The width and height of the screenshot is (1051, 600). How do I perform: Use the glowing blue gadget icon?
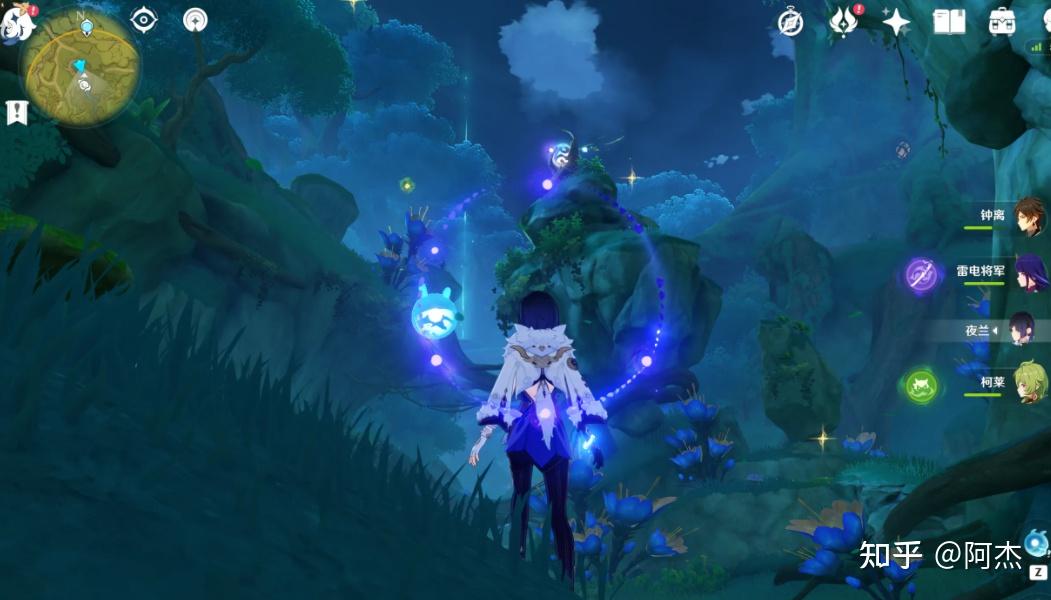[x=1036, y=544]
